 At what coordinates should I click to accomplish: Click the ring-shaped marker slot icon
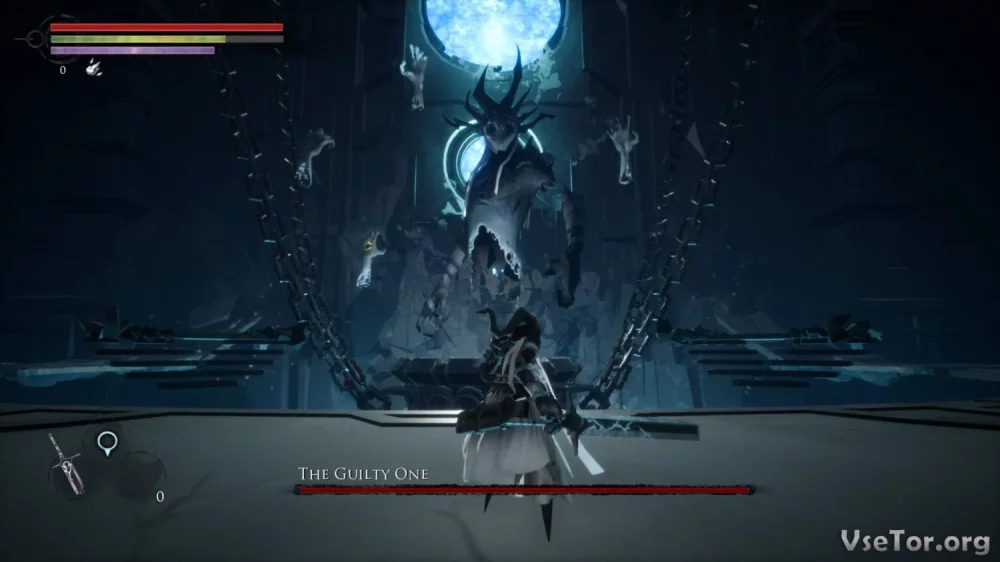[106, 441]
